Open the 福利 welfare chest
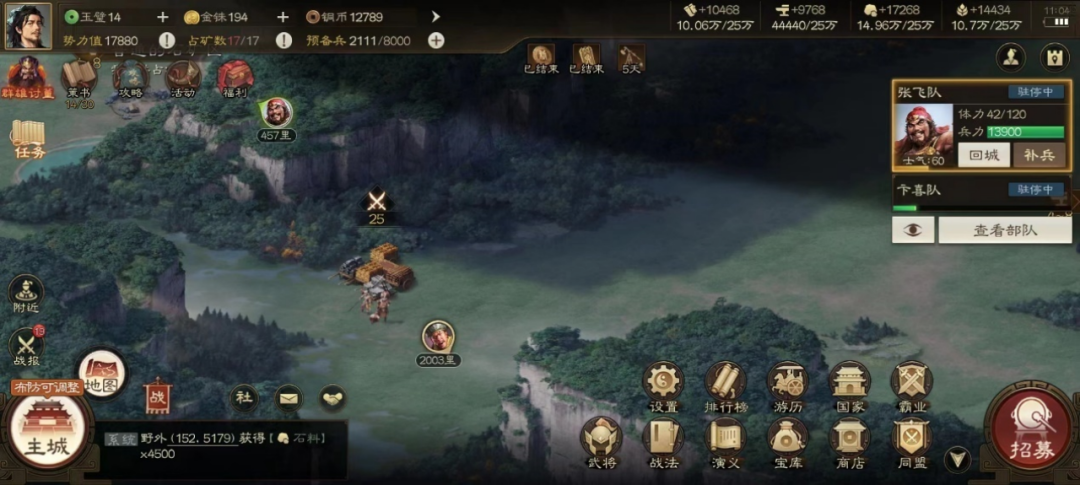Viewport: 1080px width, 485px height. (x=235, y=78)
